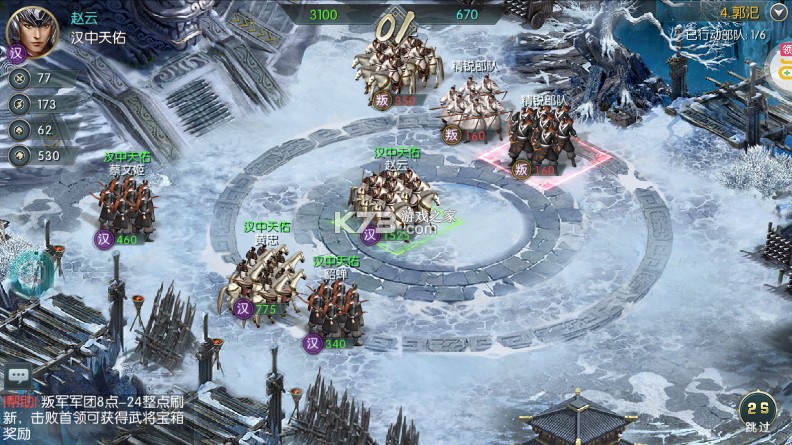Image resolution: width=792 pixels, height=445 pixels.
Task: Select the 赵云 unit on the green tile
Action: point(397,200)
